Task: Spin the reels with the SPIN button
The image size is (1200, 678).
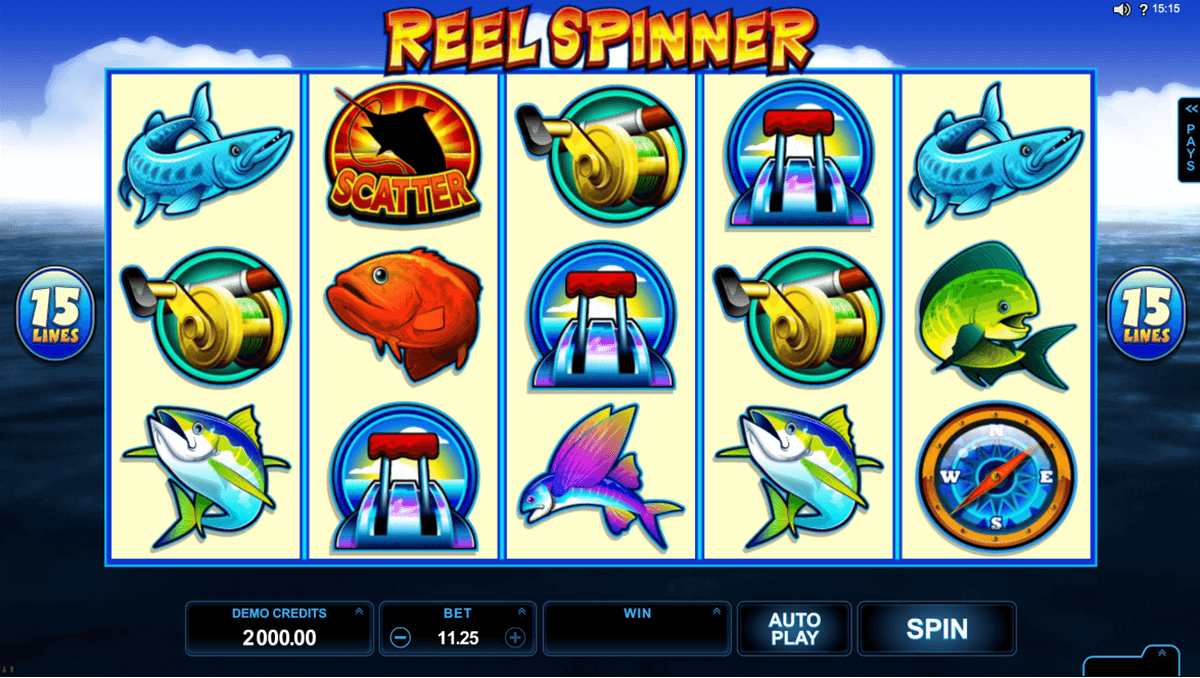Action: point(936,629)
